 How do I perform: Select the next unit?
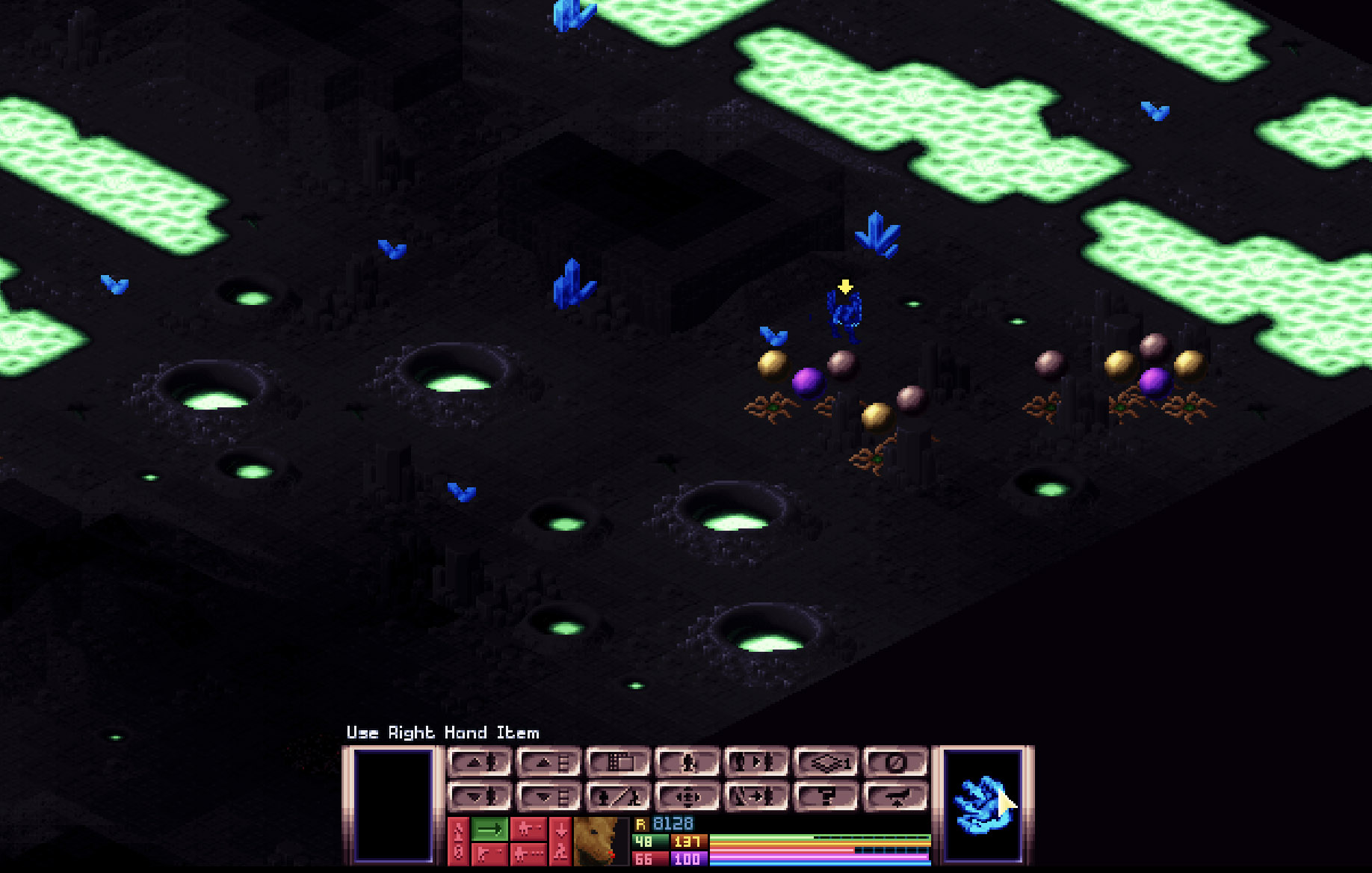(x=755, y=763)
